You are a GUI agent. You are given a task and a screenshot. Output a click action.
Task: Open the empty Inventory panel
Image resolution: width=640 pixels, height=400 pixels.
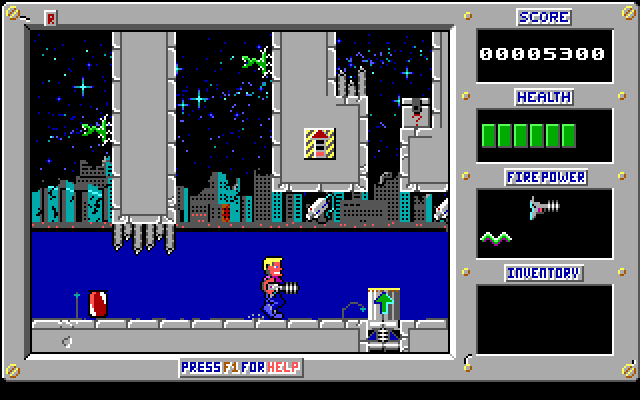pyautogui.click(x=544, y=319)
